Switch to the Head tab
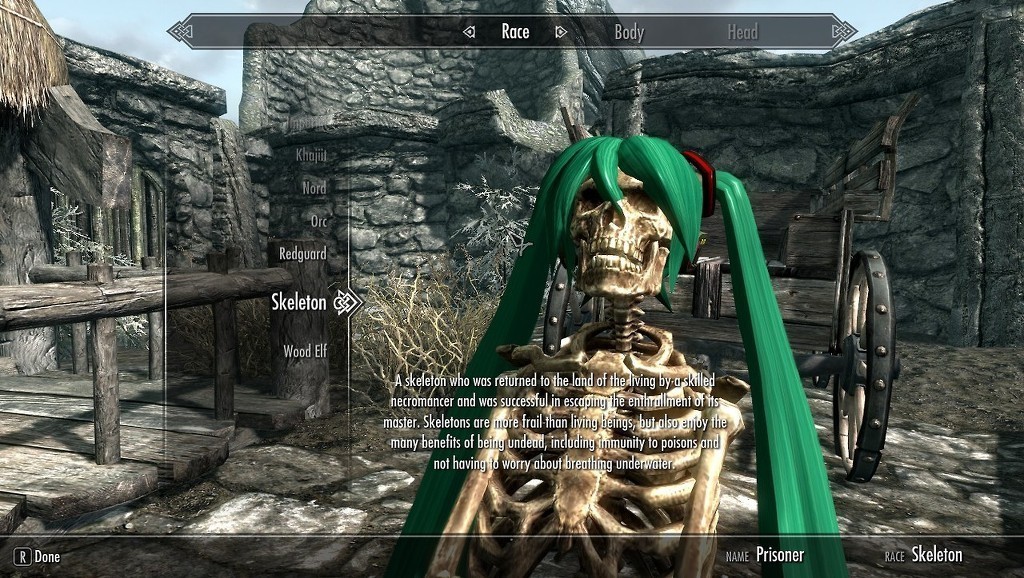The image size is (1024, 578). click(x=742, y=32)
